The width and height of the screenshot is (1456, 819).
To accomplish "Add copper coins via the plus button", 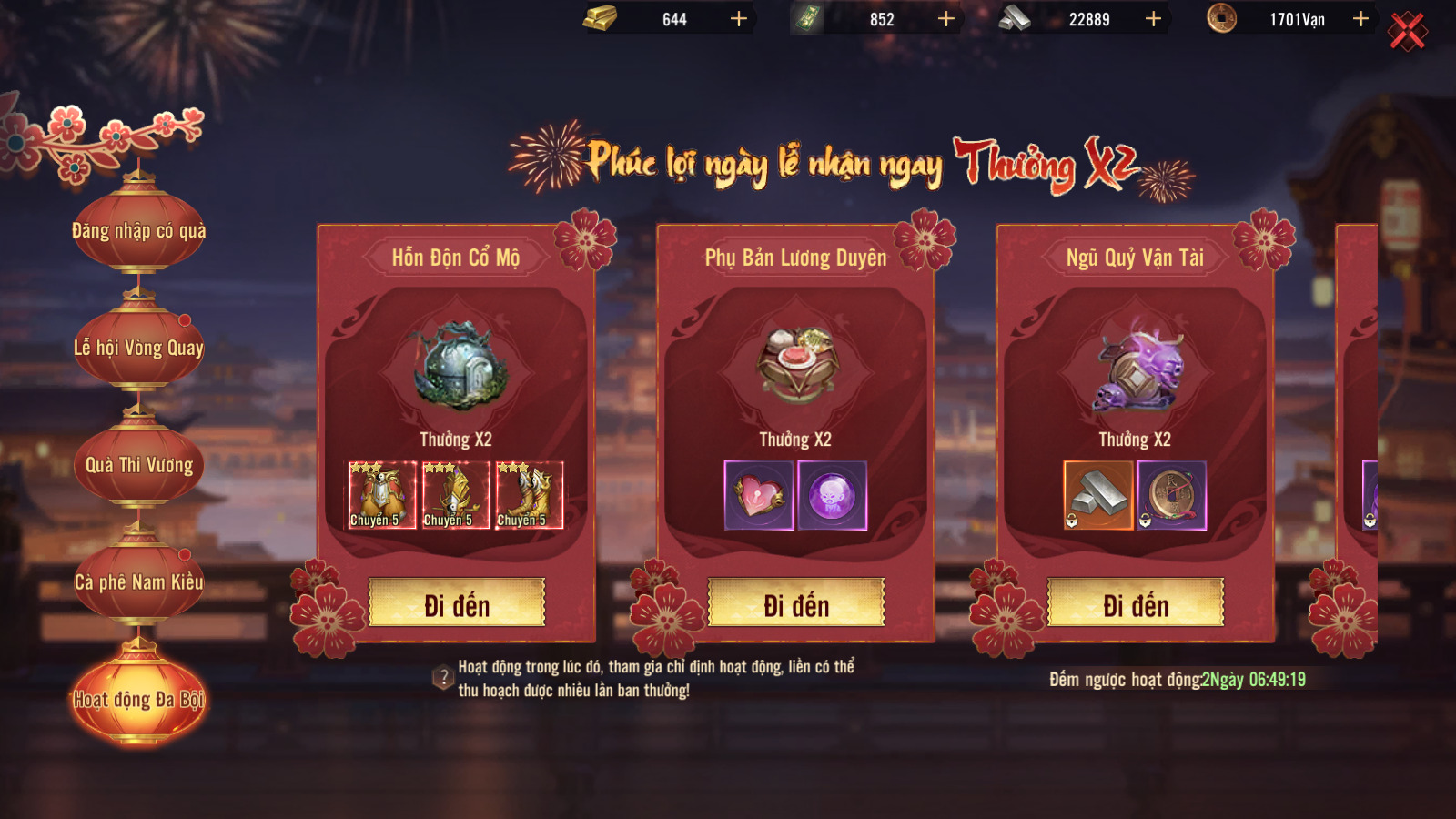I will pyautogui.click(x=1360, y=19).
